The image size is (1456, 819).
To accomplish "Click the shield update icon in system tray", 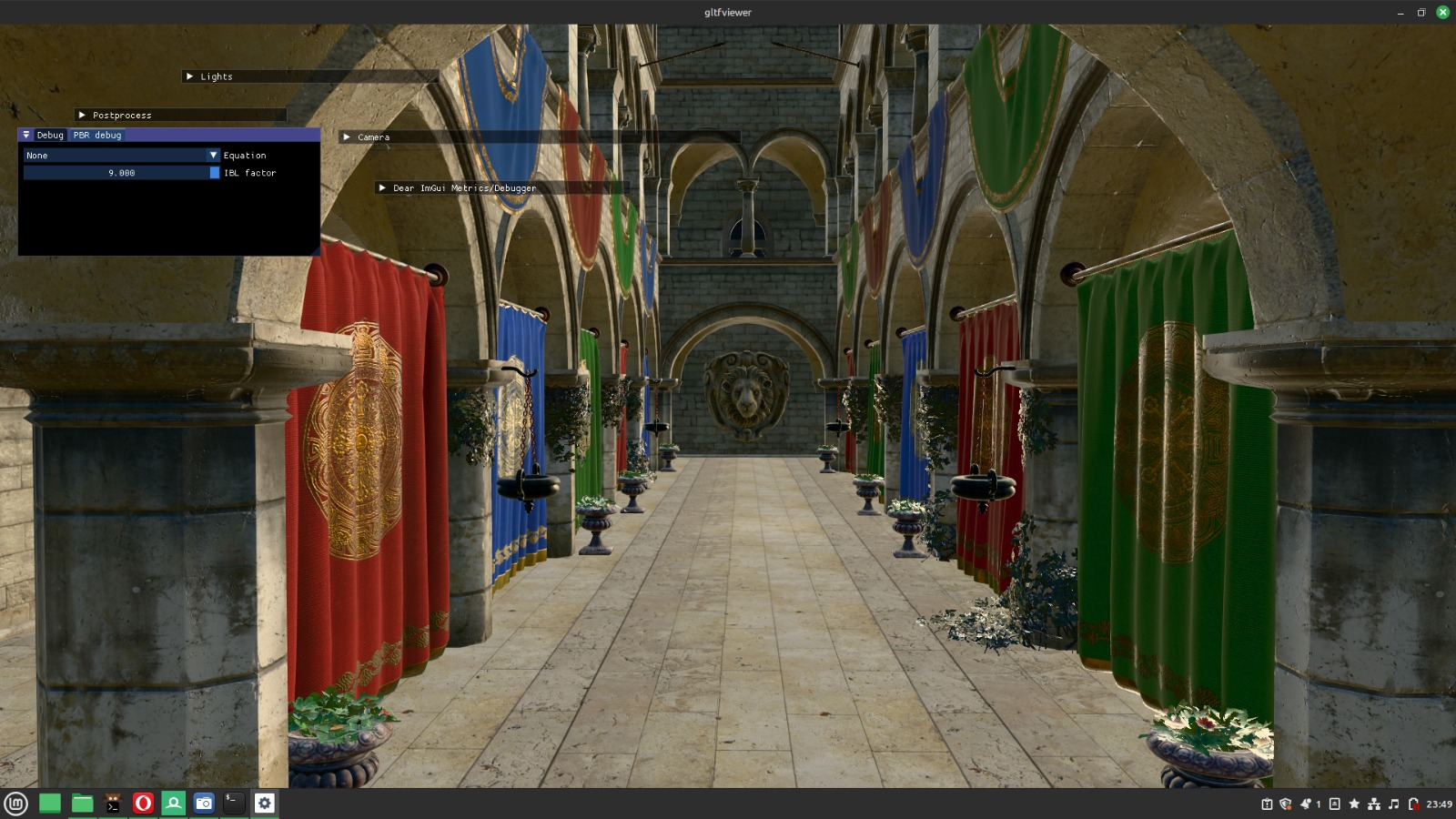I will 1285,804.
